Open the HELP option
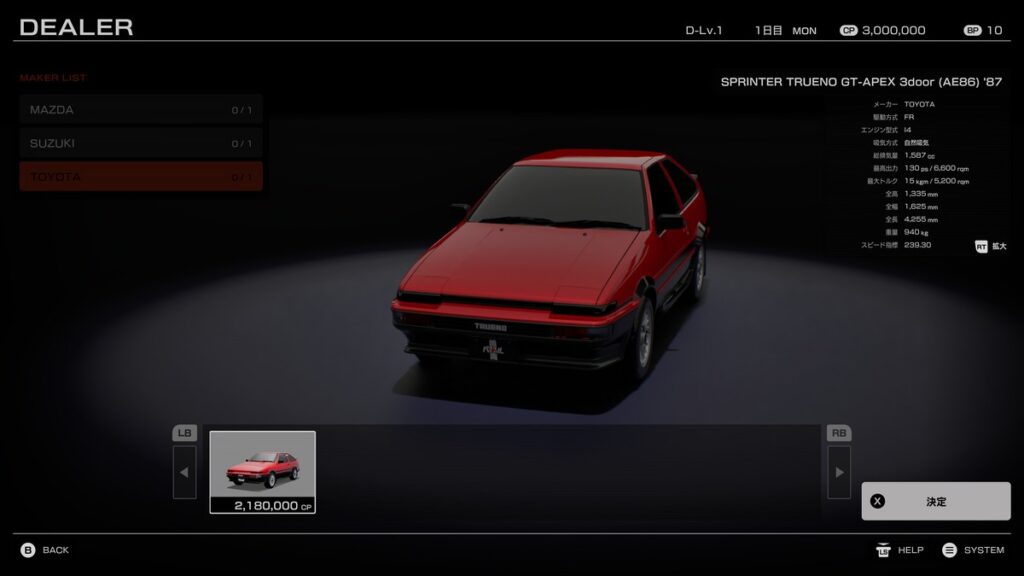 [x=900, y=550]
